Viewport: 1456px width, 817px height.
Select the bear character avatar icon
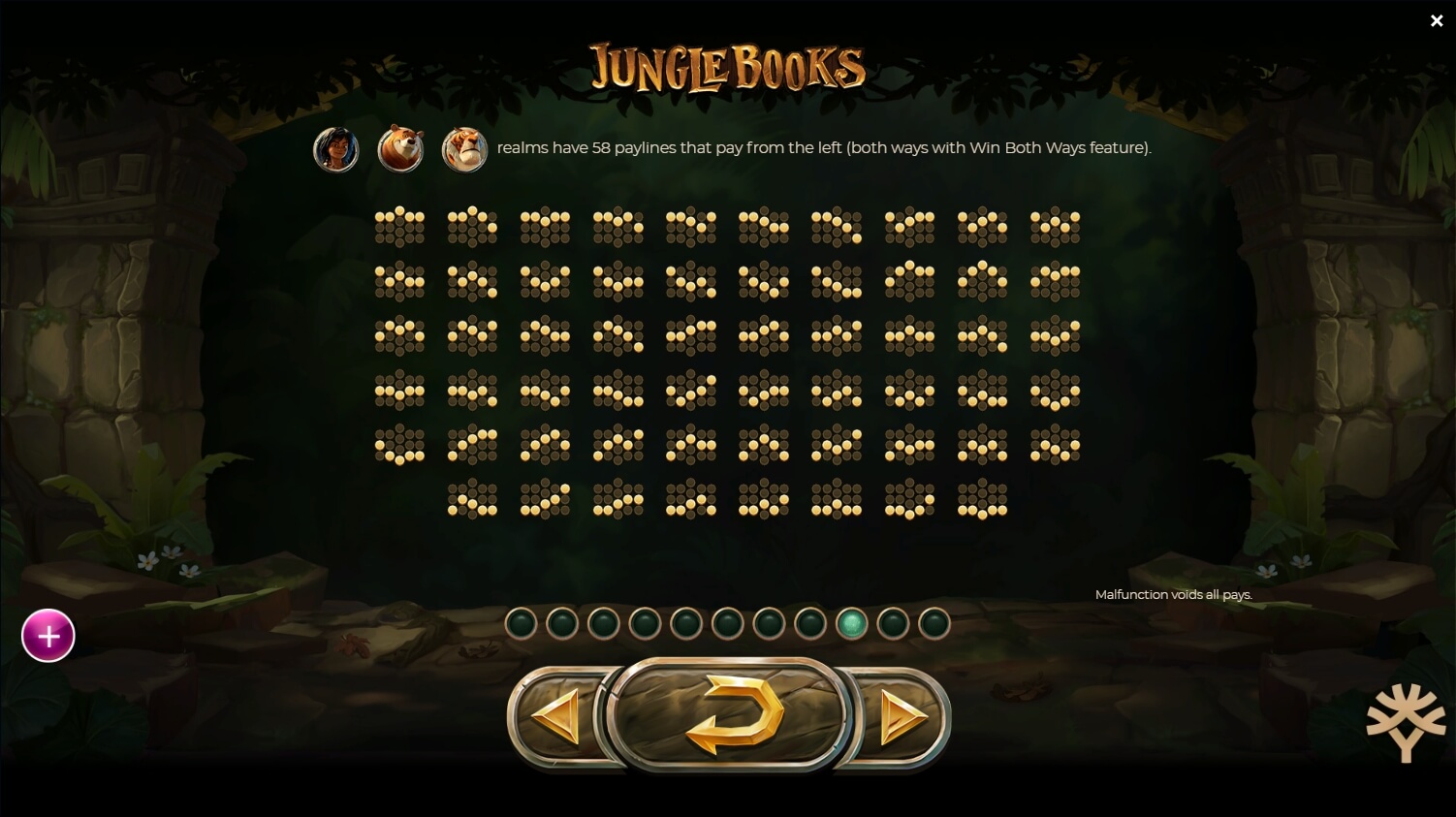coord(400,148)
